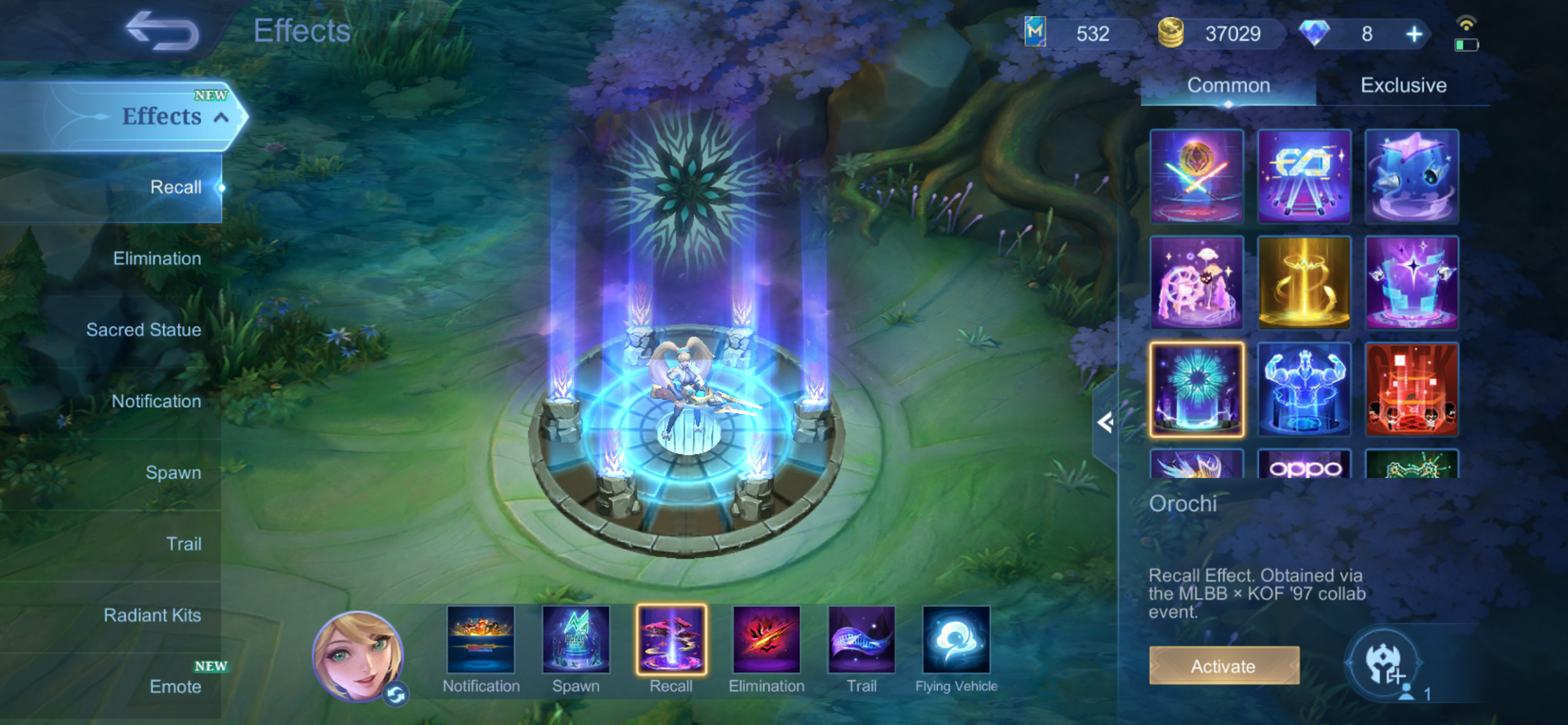1568x725 pixels.
Task: Choose the blue muscular figure recall effect
Action: click(x=1304, y=389)
